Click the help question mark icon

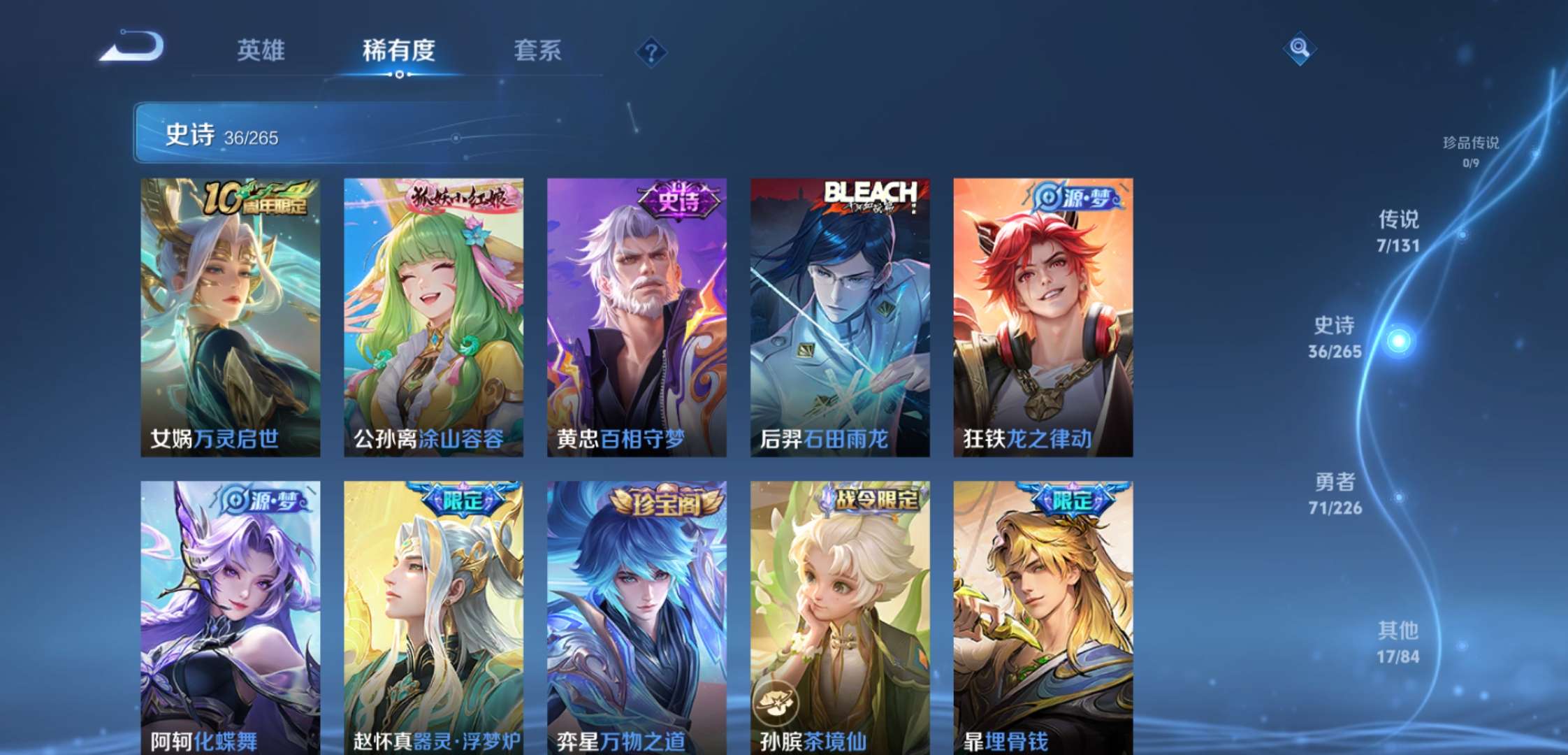point(651,52)
